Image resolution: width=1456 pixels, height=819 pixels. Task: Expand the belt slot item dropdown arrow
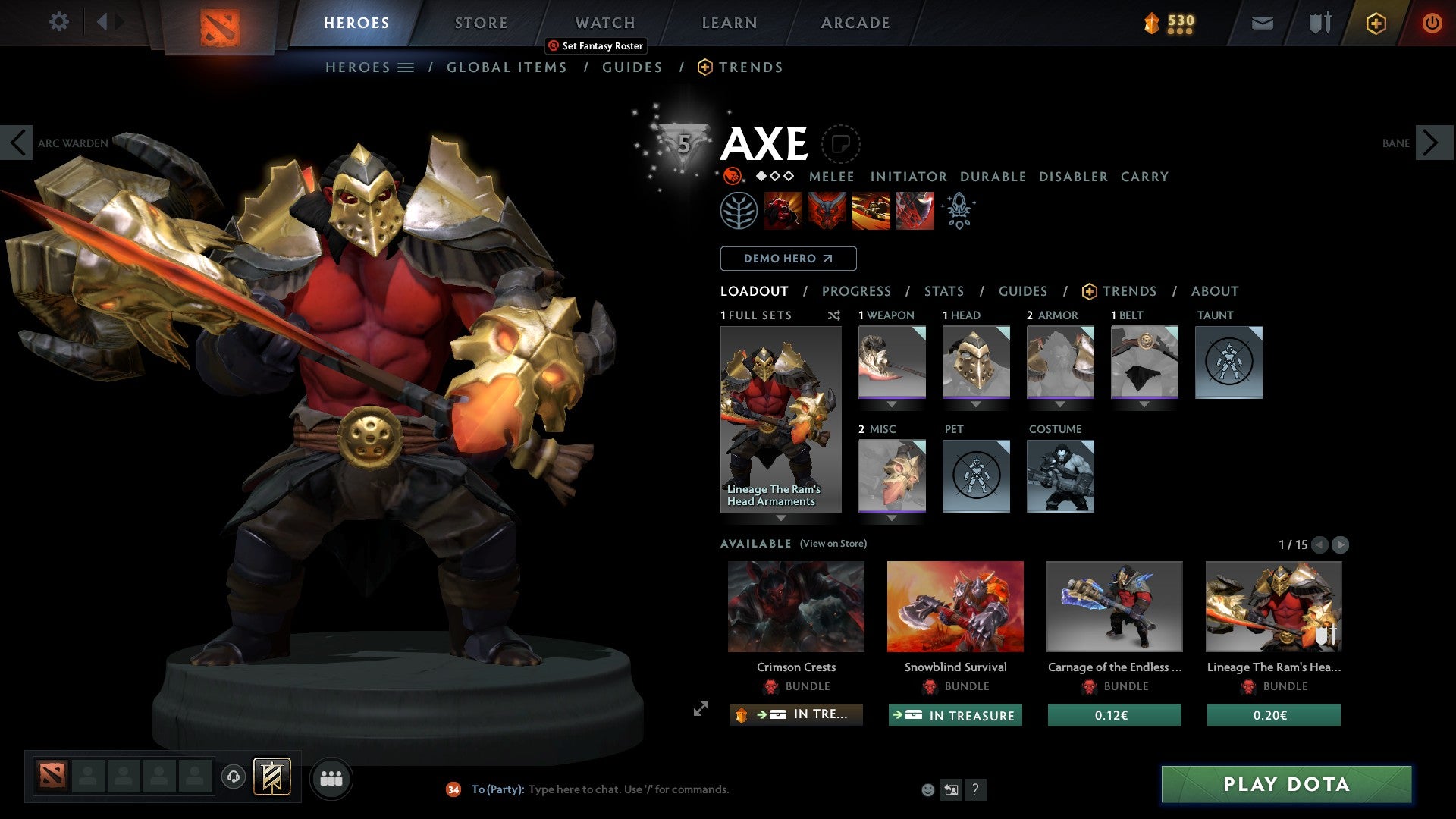click(x=1145, y=403)
